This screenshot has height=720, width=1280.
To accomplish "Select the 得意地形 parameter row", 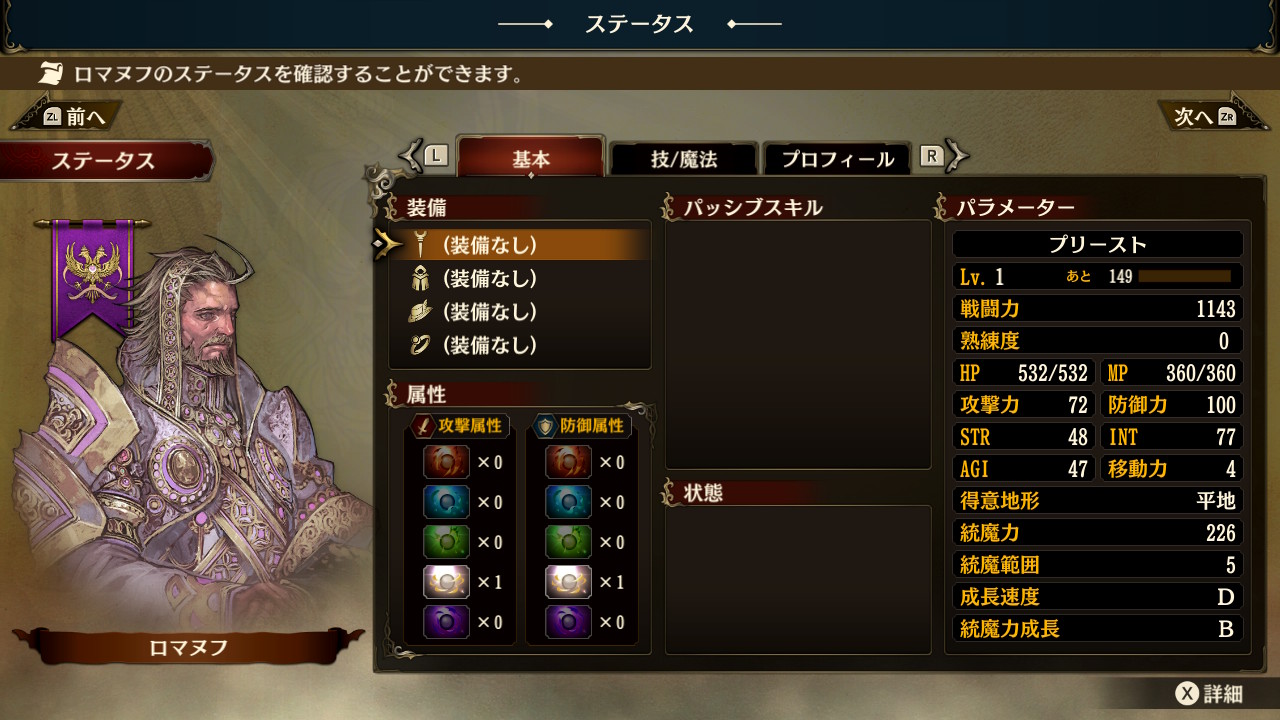I will pos(1097,501).
